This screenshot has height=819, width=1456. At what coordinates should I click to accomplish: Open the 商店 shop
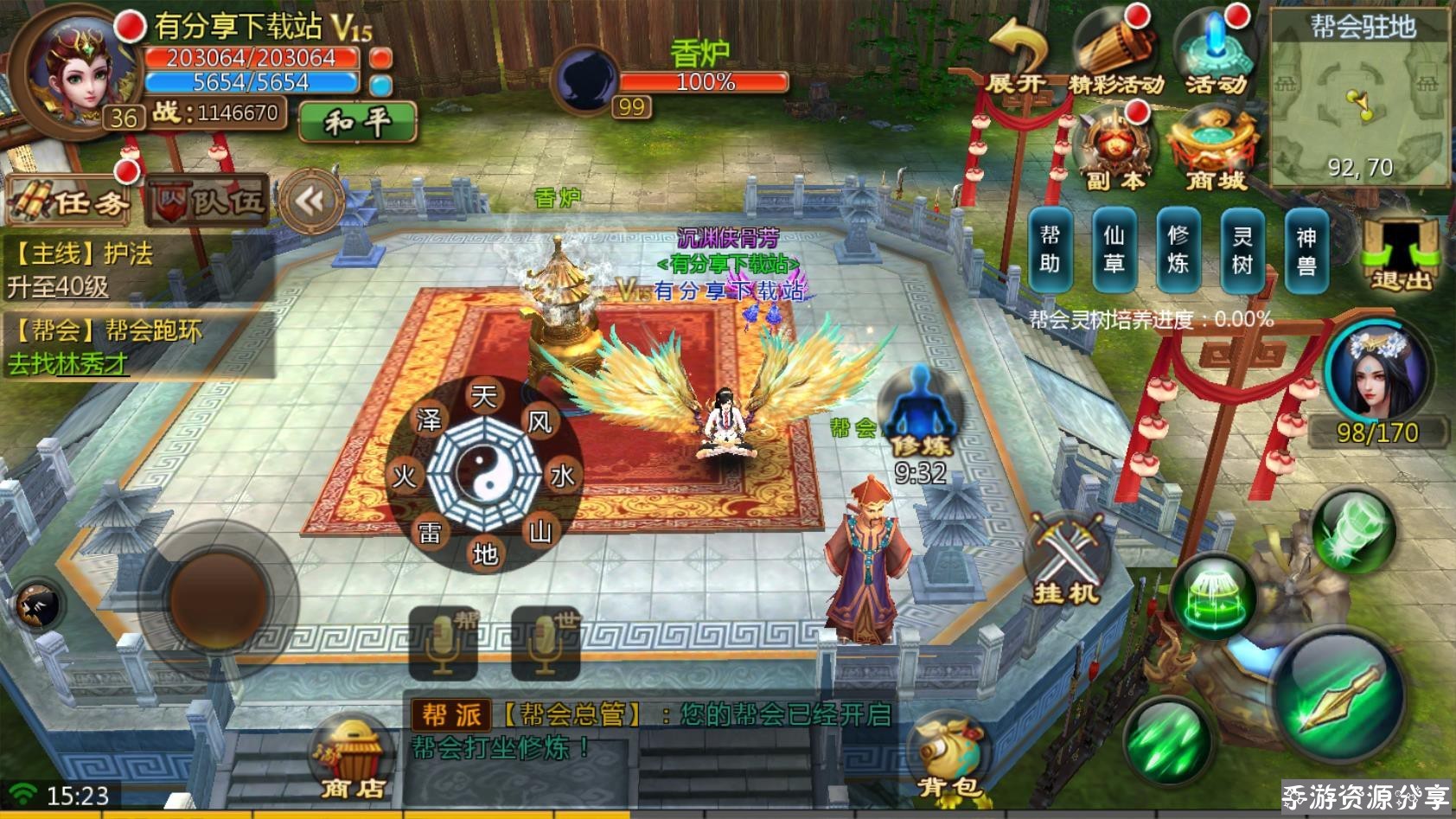[352, 758]
